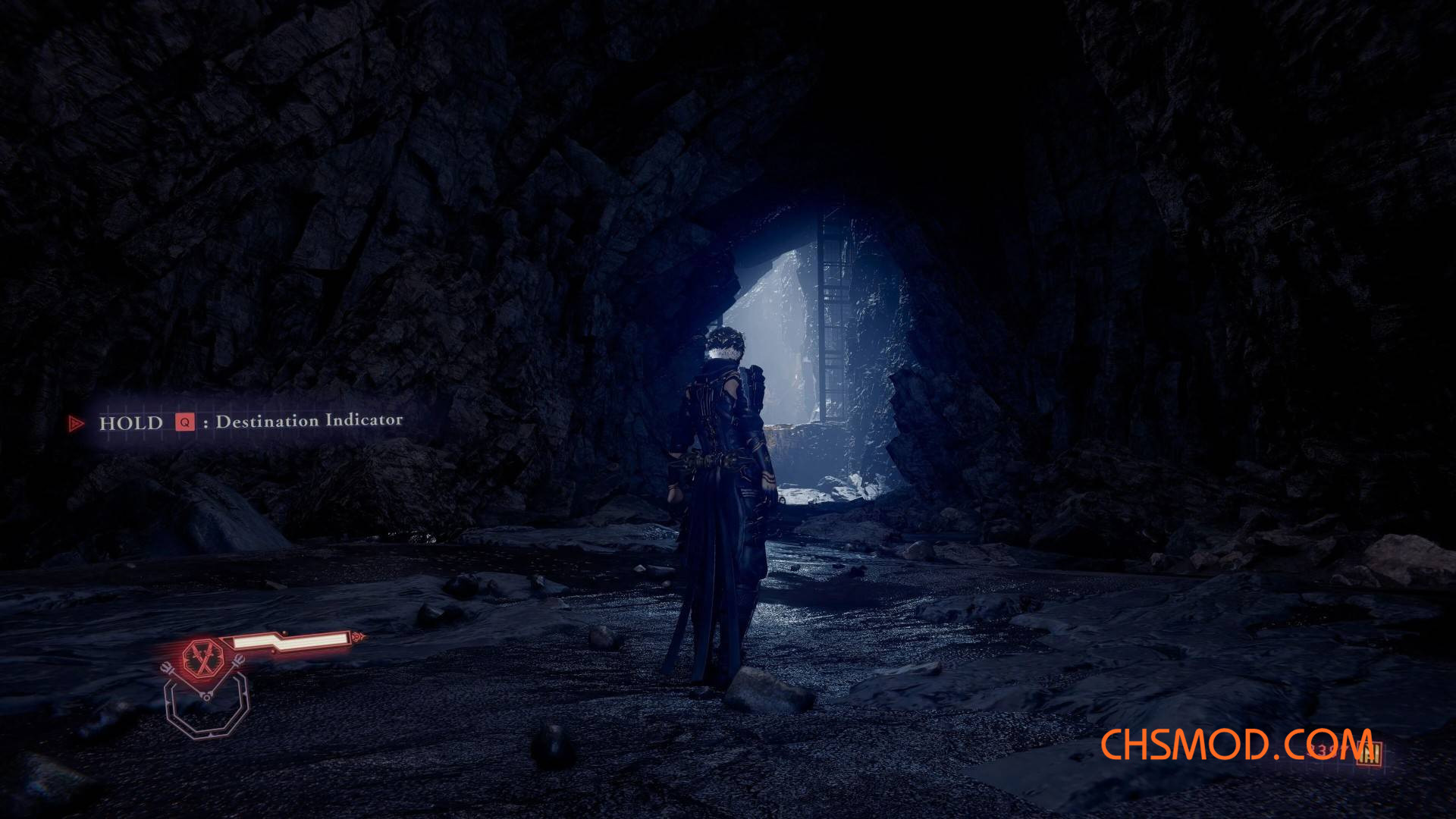1456x819 pixels.
Task: Click the crossed swords emblem on the HUD
Action: (204, 656)
